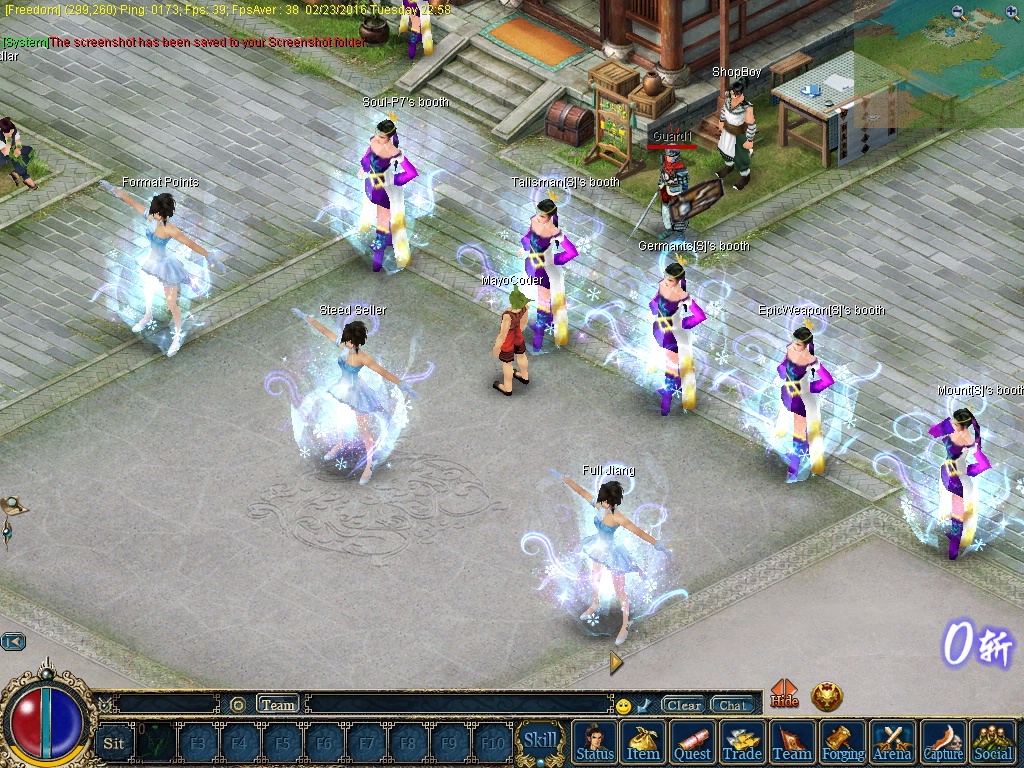Click the world minimap

pos(940,70)
